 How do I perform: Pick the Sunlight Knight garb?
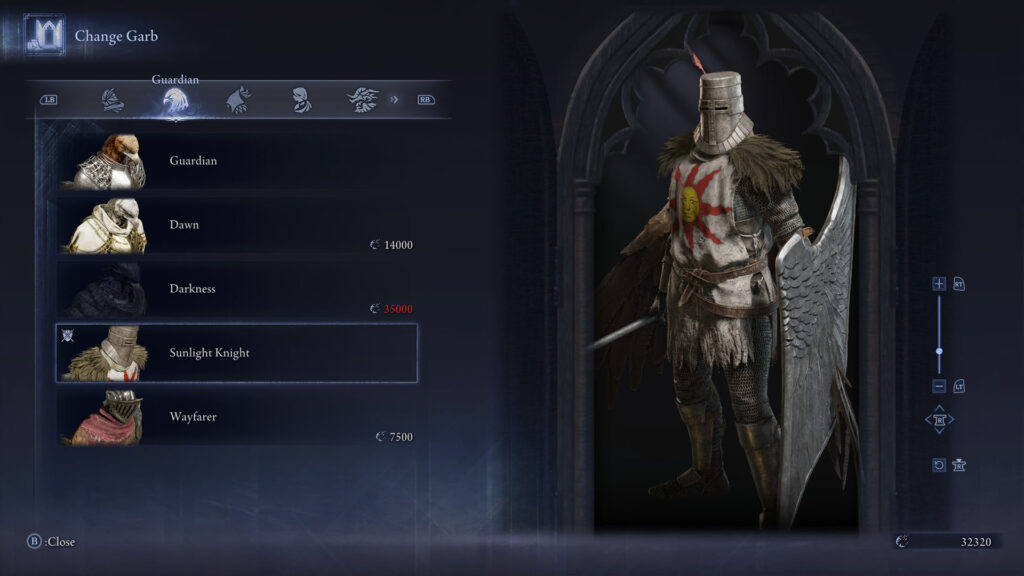point(236,353)
